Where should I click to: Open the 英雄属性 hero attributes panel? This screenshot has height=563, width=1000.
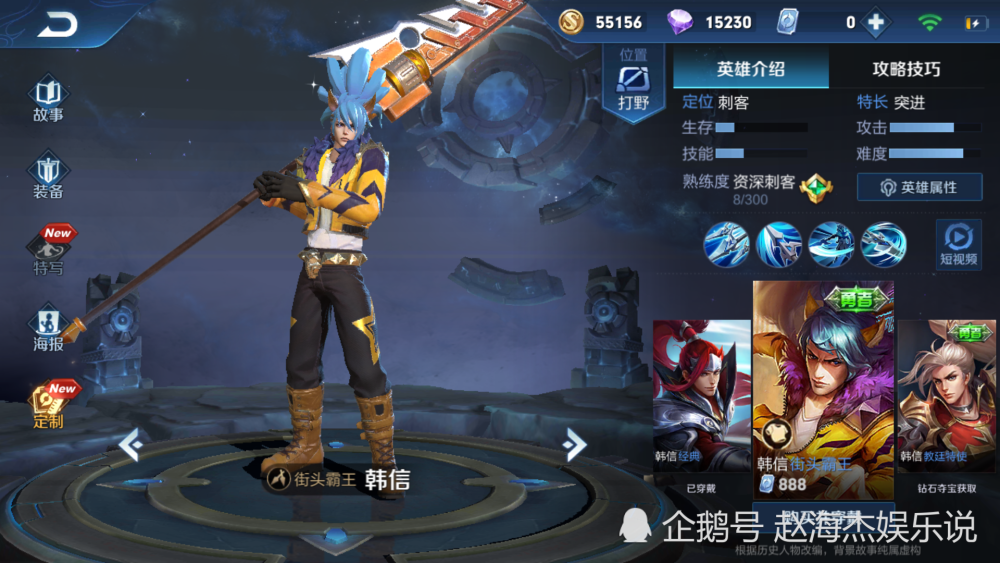tap(918, 187)
